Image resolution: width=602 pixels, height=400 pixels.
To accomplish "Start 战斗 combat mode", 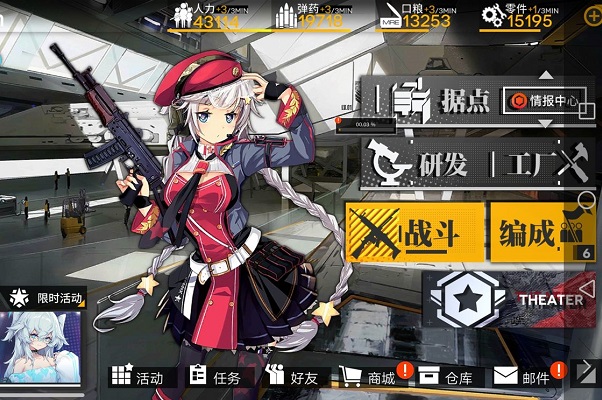I will pos(413,233).
